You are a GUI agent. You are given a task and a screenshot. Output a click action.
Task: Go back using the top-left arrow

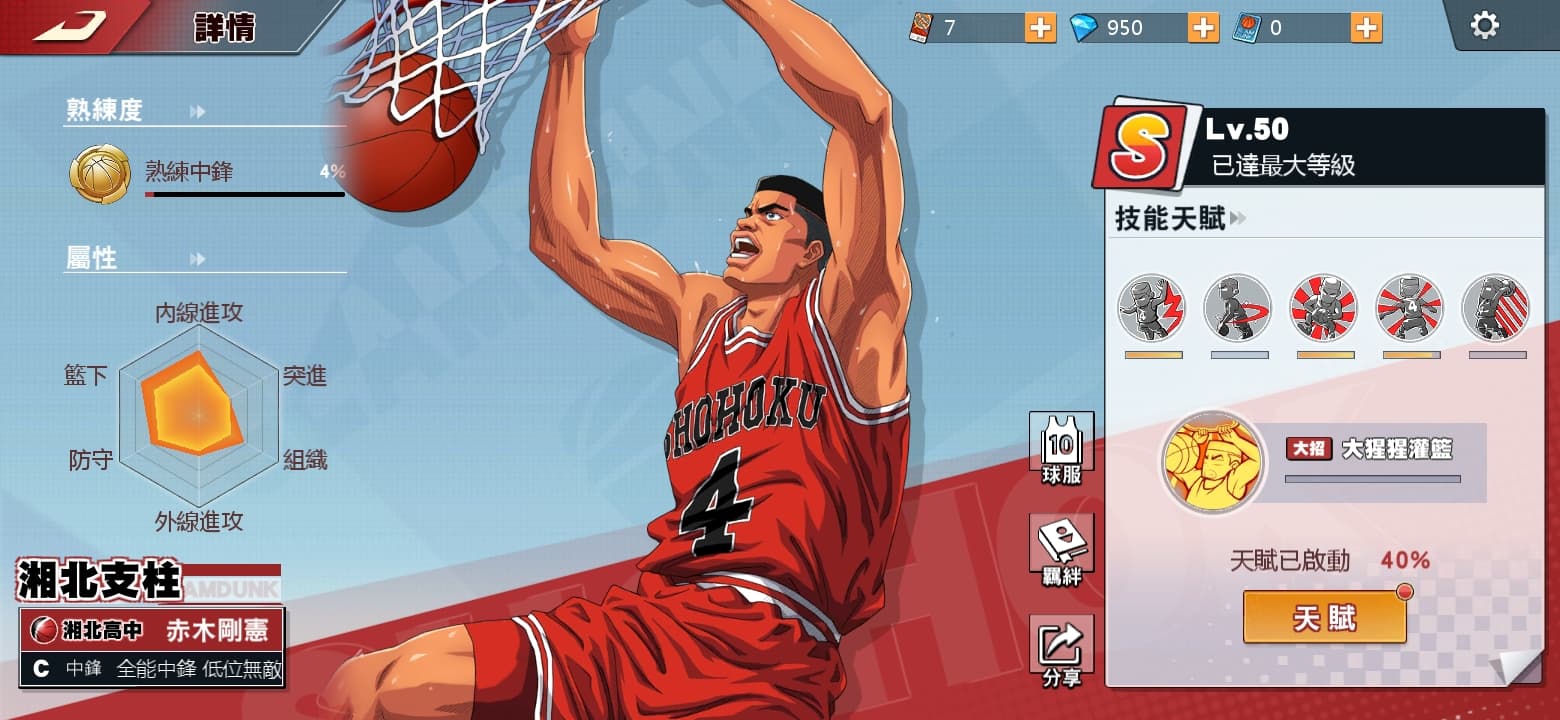tap(70, 26)
